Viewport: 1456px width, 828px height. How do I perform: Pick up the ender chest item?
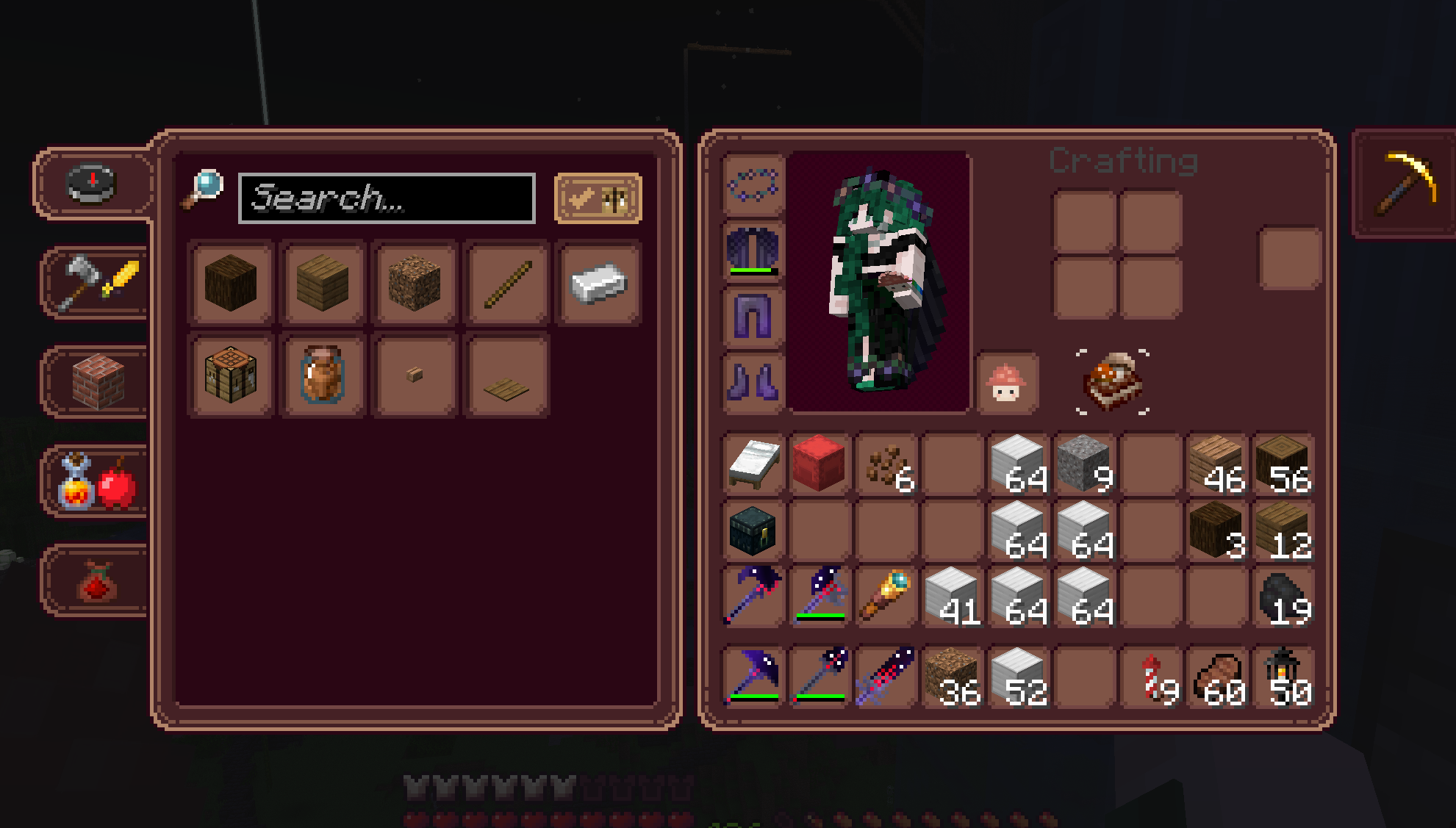[x=753, y=530]
